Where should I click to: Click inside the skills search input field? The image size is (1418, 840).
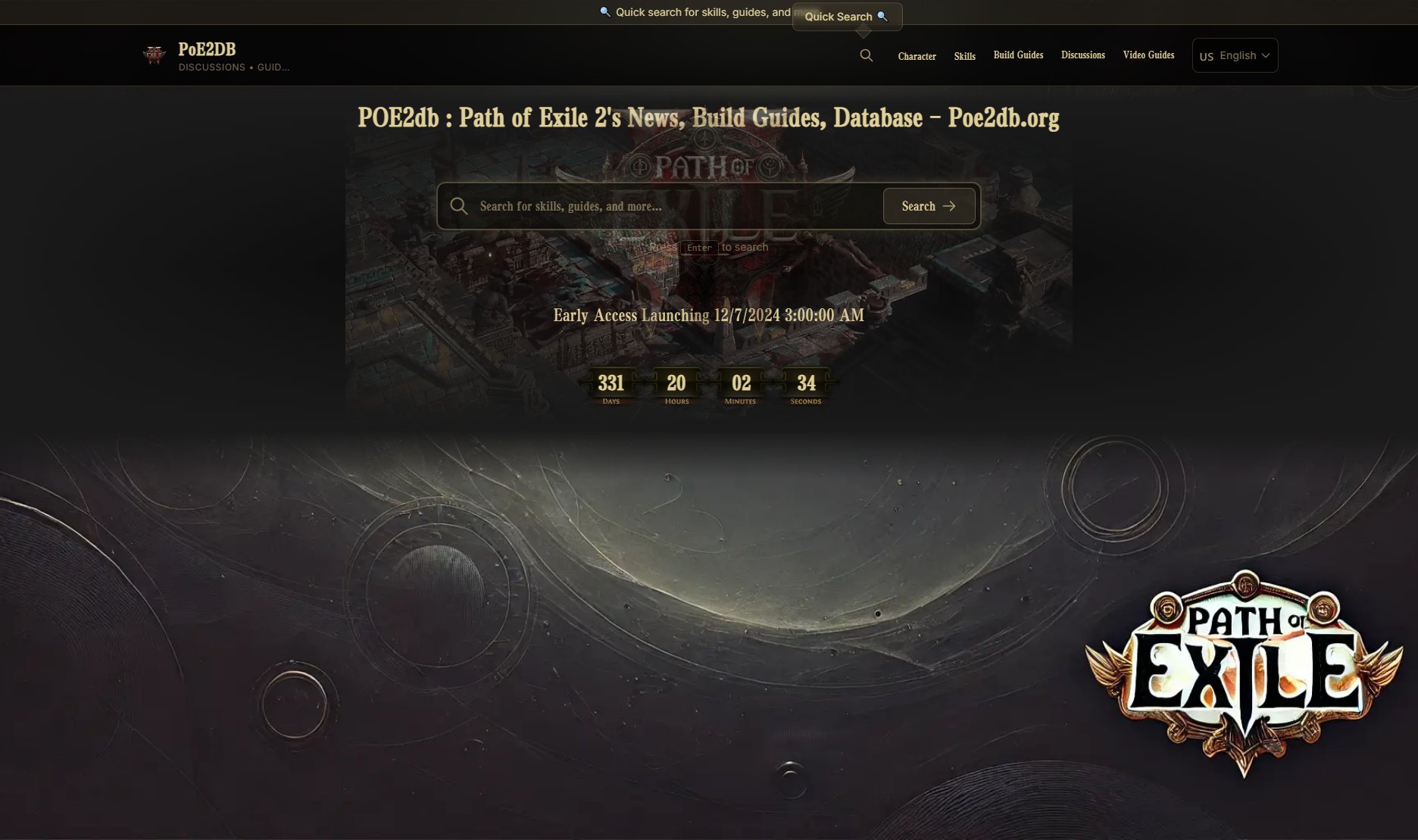pos(644,205)
